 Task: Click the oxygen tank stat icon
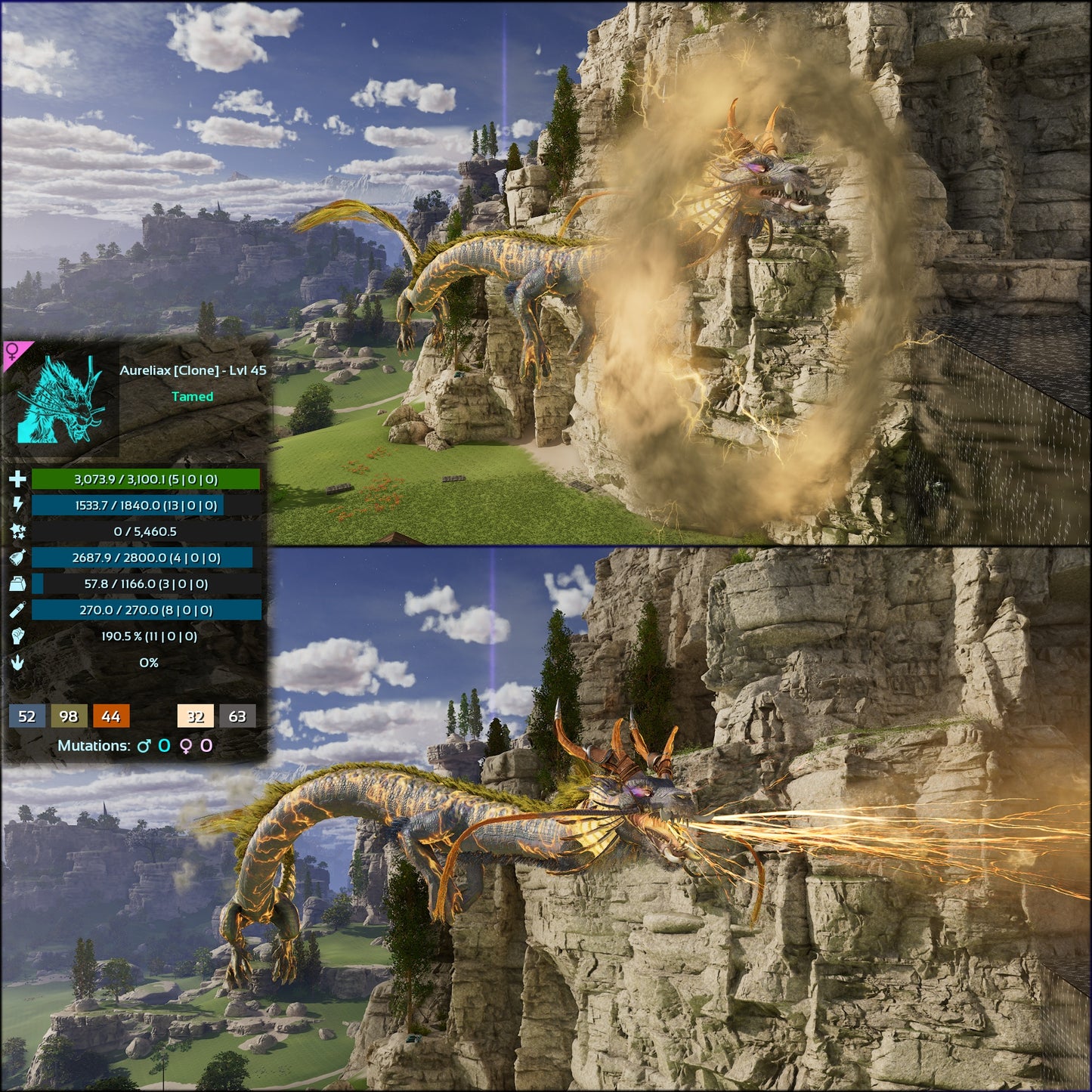tap(17, 610)
